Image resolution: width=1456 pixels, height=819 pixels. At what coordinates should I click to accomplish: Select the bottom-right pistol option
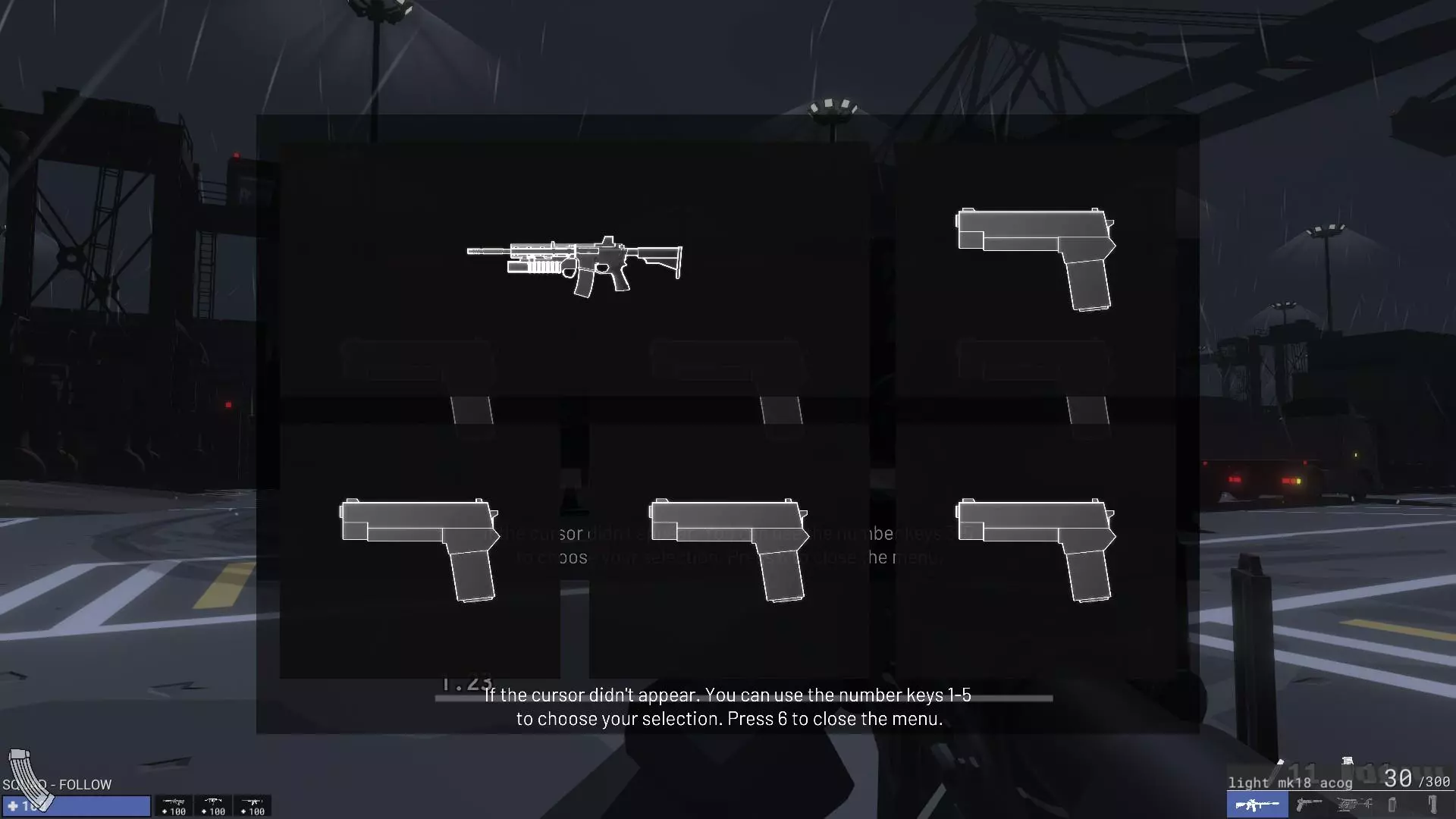pyautogui.click(x=1035, y=550)
